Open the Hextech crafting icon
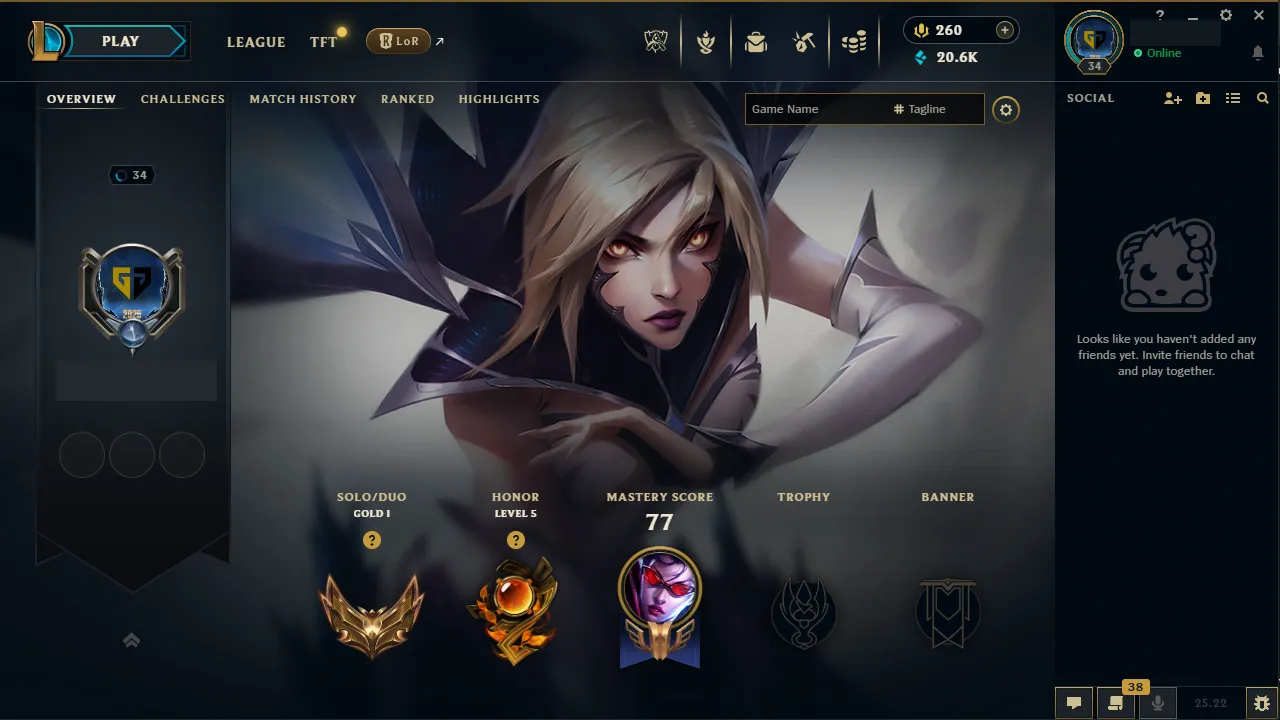This screenshot has width=1280, height=720. pos(802,41)
